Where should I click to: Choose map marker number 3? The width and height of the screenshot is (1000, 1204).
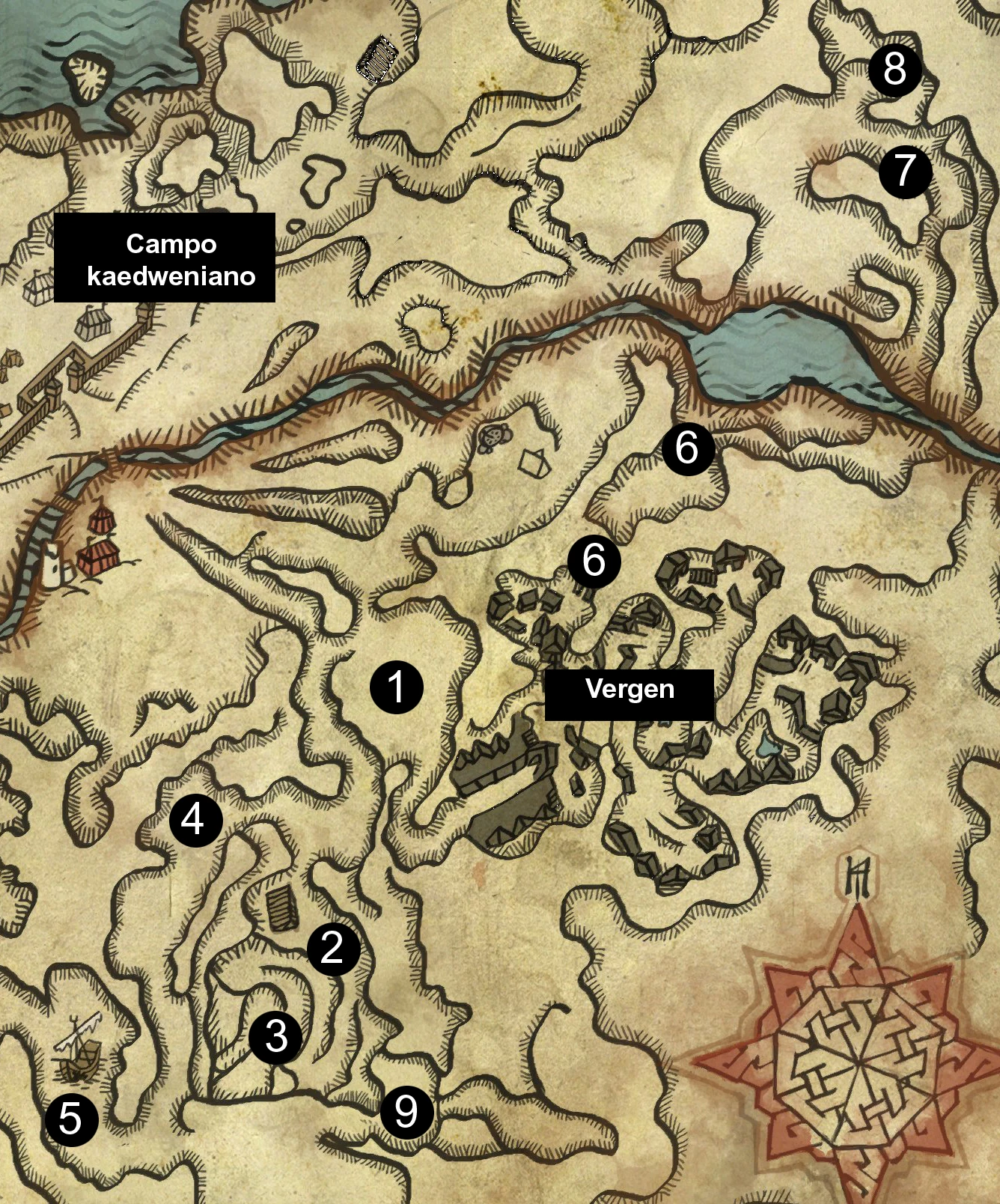click(x=275, y=1036)
